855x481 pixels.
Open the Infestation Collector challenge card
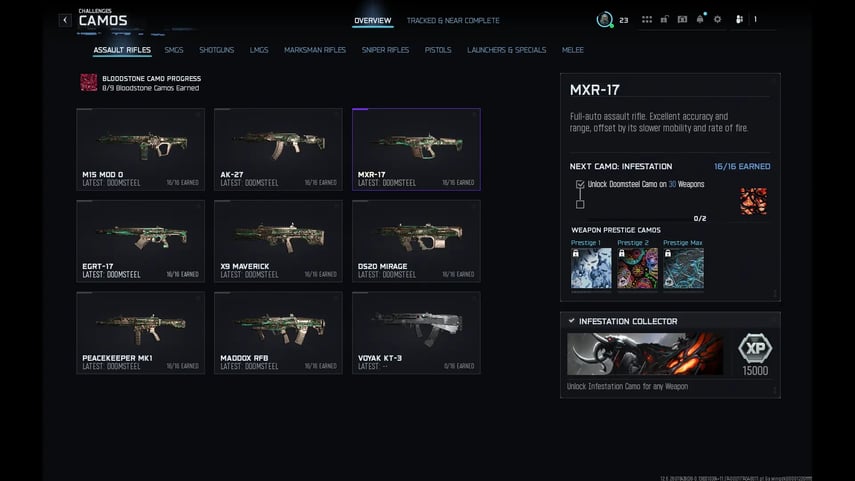(x=670, y=354)
